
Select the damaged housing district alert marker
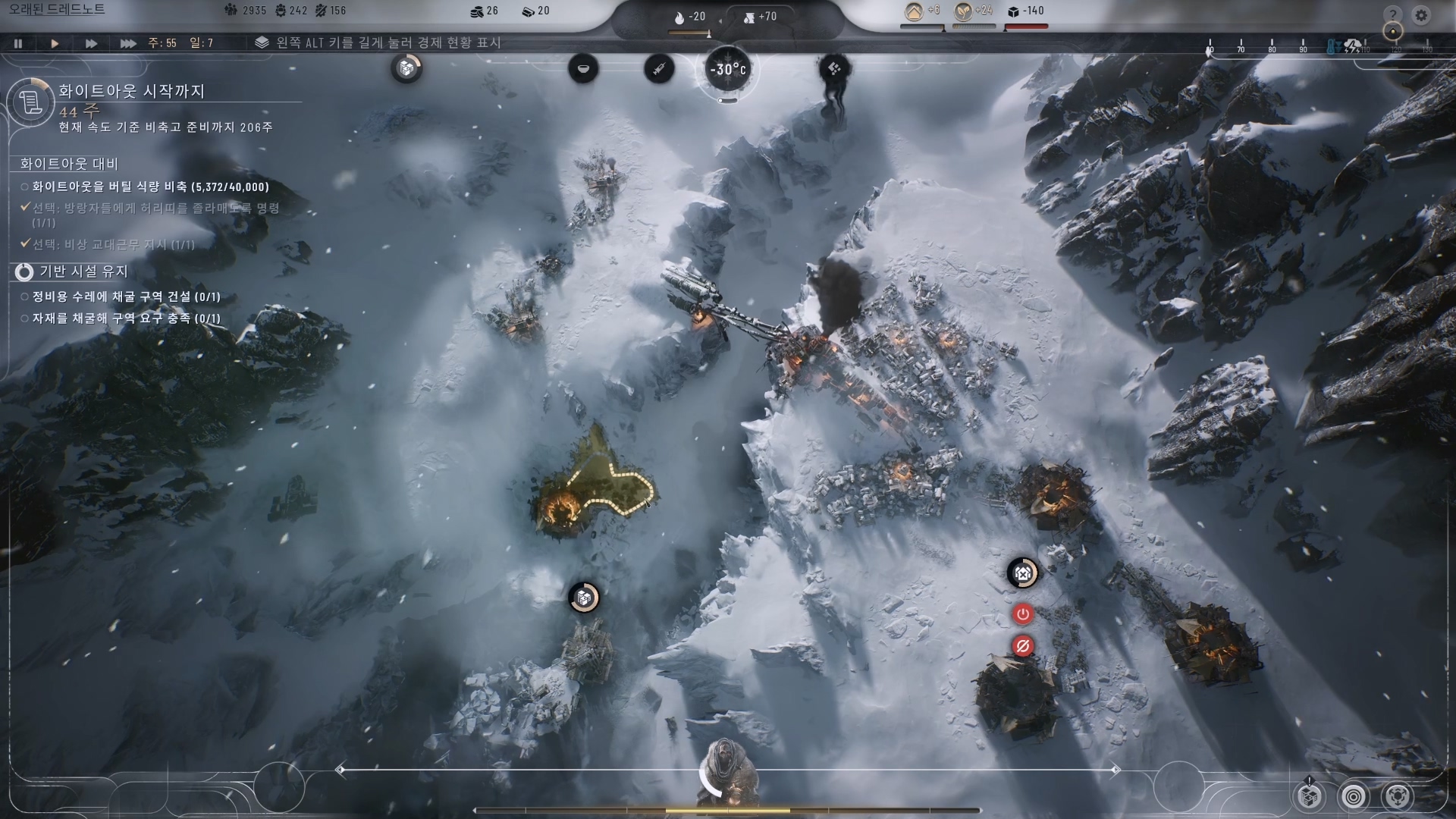coord(1022,573)
